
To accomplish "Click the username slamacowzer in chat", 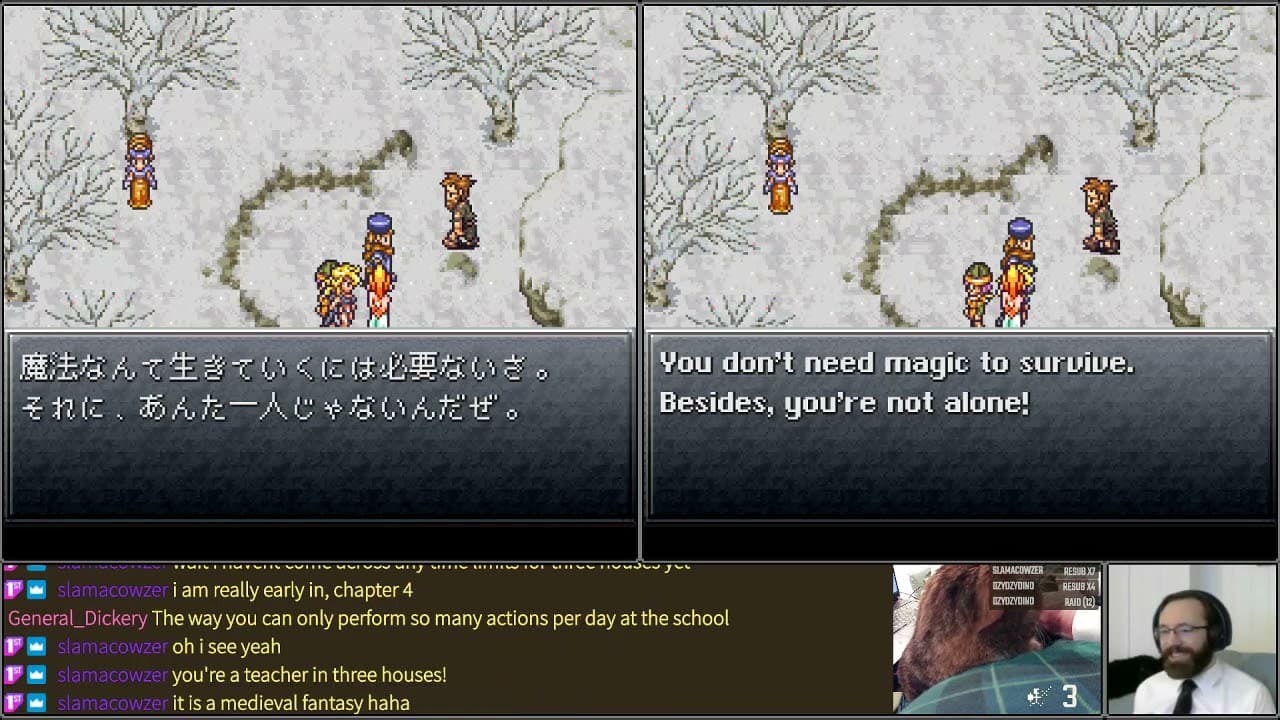I will [112, 590].
